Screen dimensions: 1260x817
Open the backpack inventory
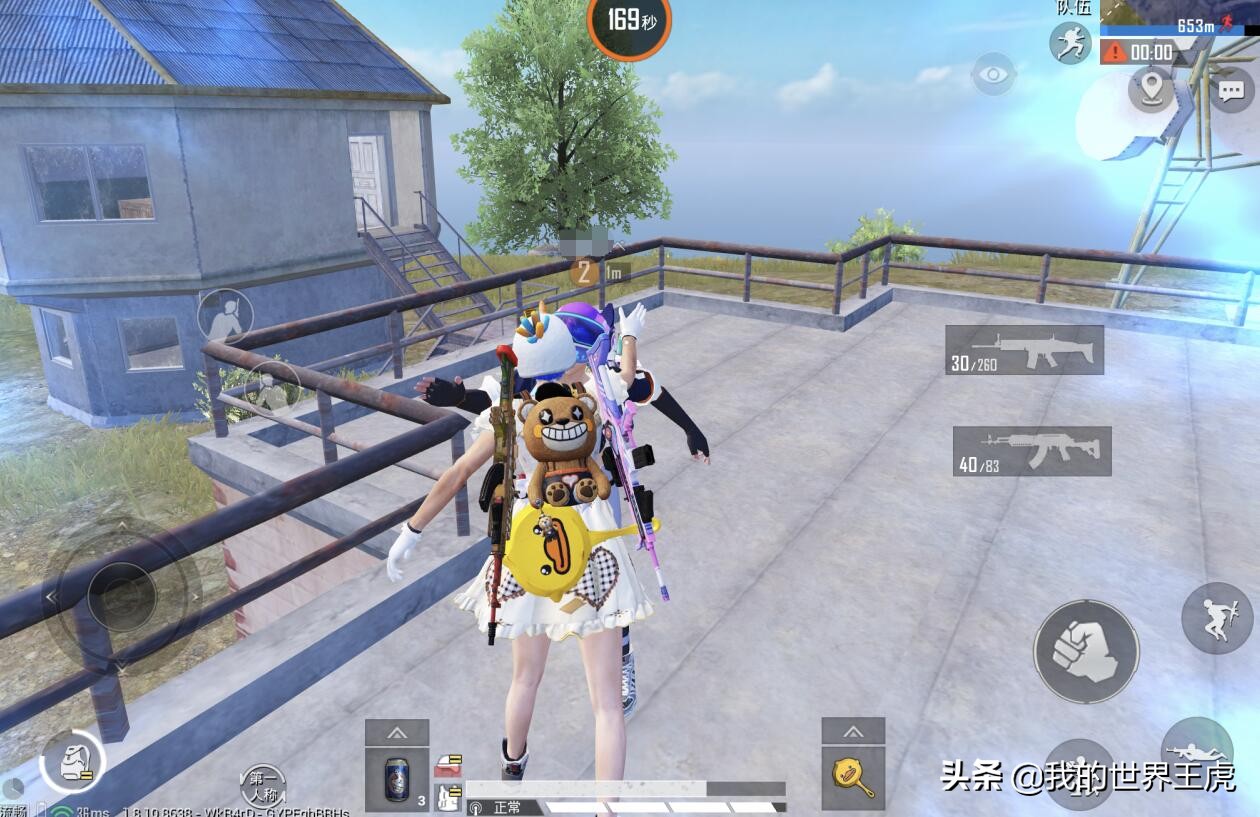point(72,763)
